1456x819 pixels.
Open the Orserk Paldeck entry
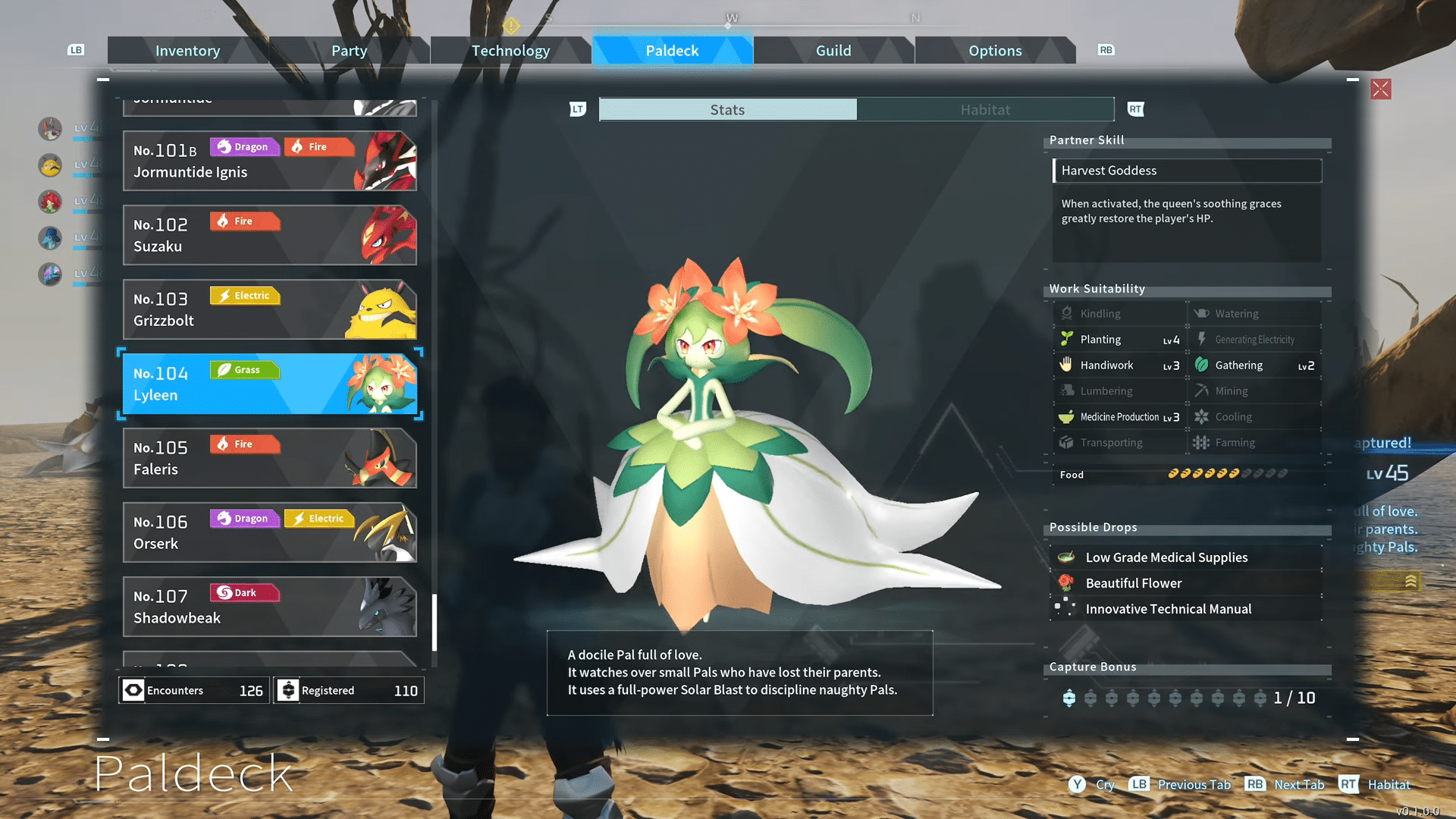click(x=269, y=532)
